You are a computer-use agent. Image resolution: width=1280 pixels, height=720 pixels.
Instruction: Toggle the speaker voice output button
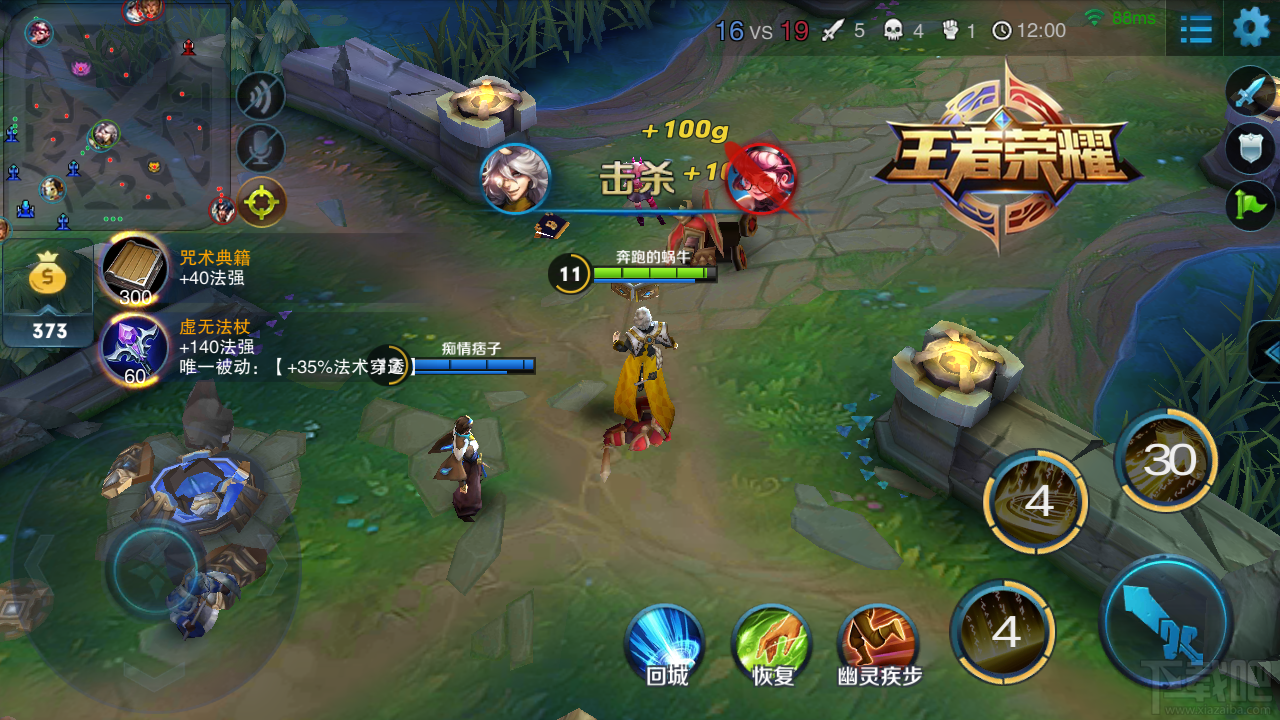pos(261,97)
